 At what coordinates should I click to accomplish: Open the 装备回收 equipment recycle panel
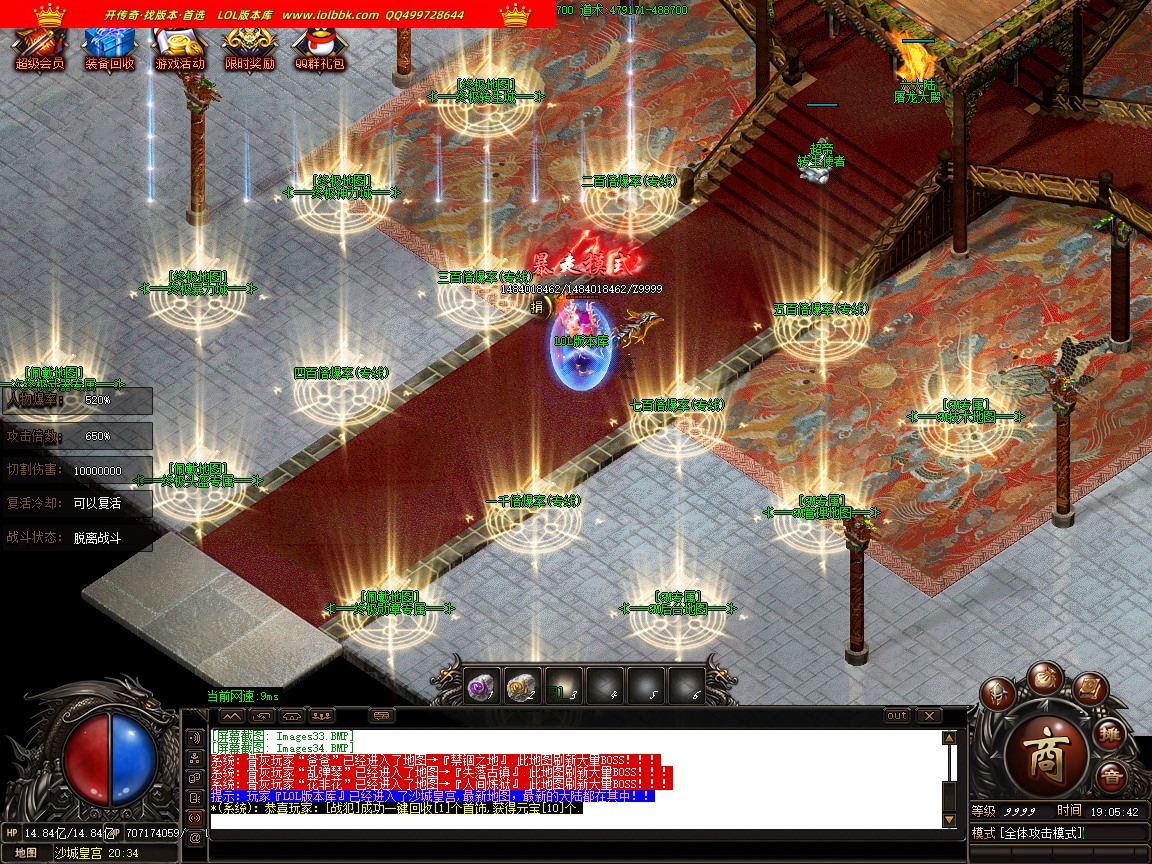(x=109, y=46)
